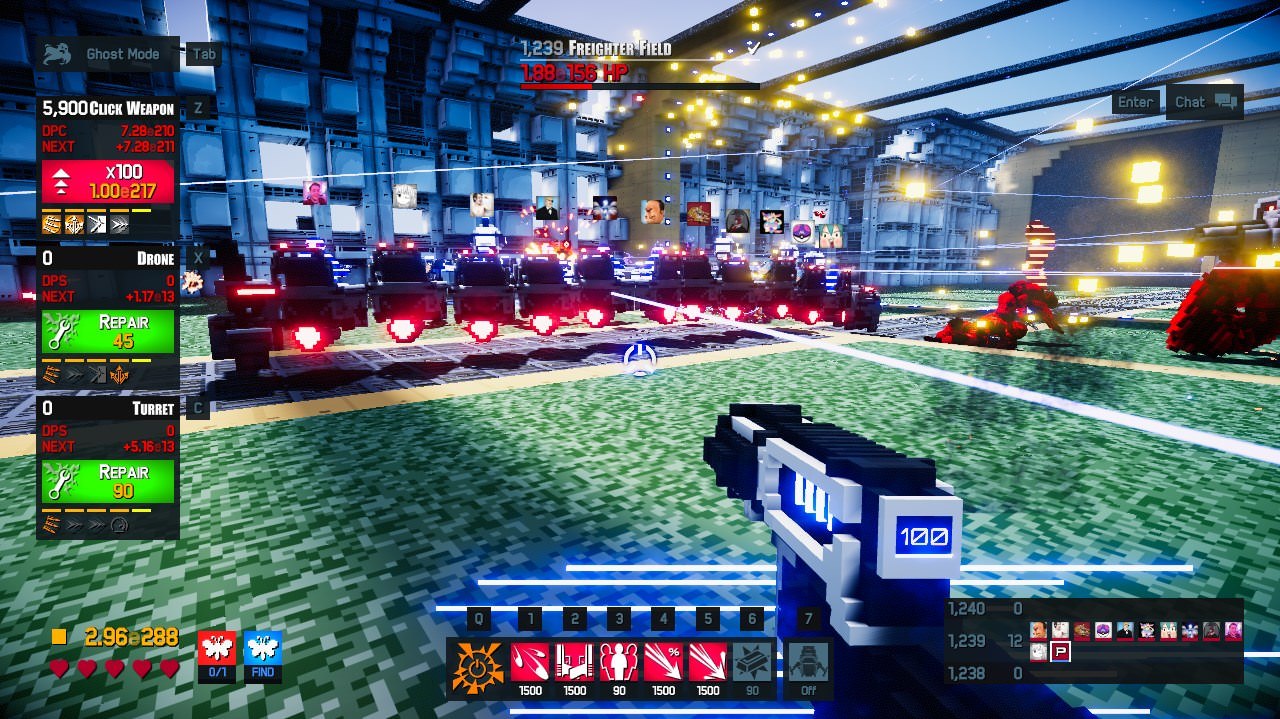The width and height of the screenshot is (1280, 719).
Task: Repair the Turret for 90
Action: 107,481
